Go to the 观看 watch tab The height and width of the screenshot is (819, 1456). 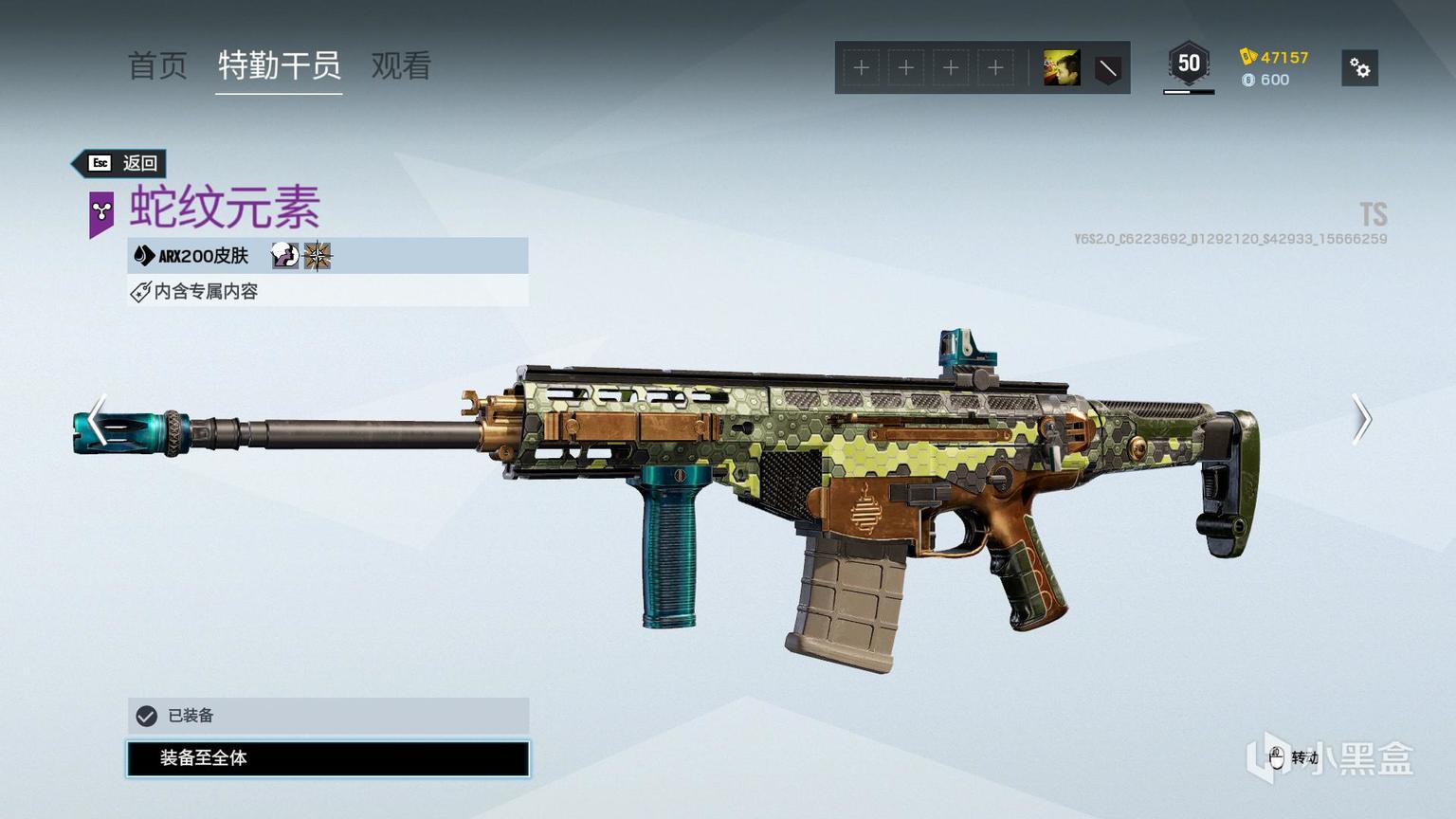401,65
